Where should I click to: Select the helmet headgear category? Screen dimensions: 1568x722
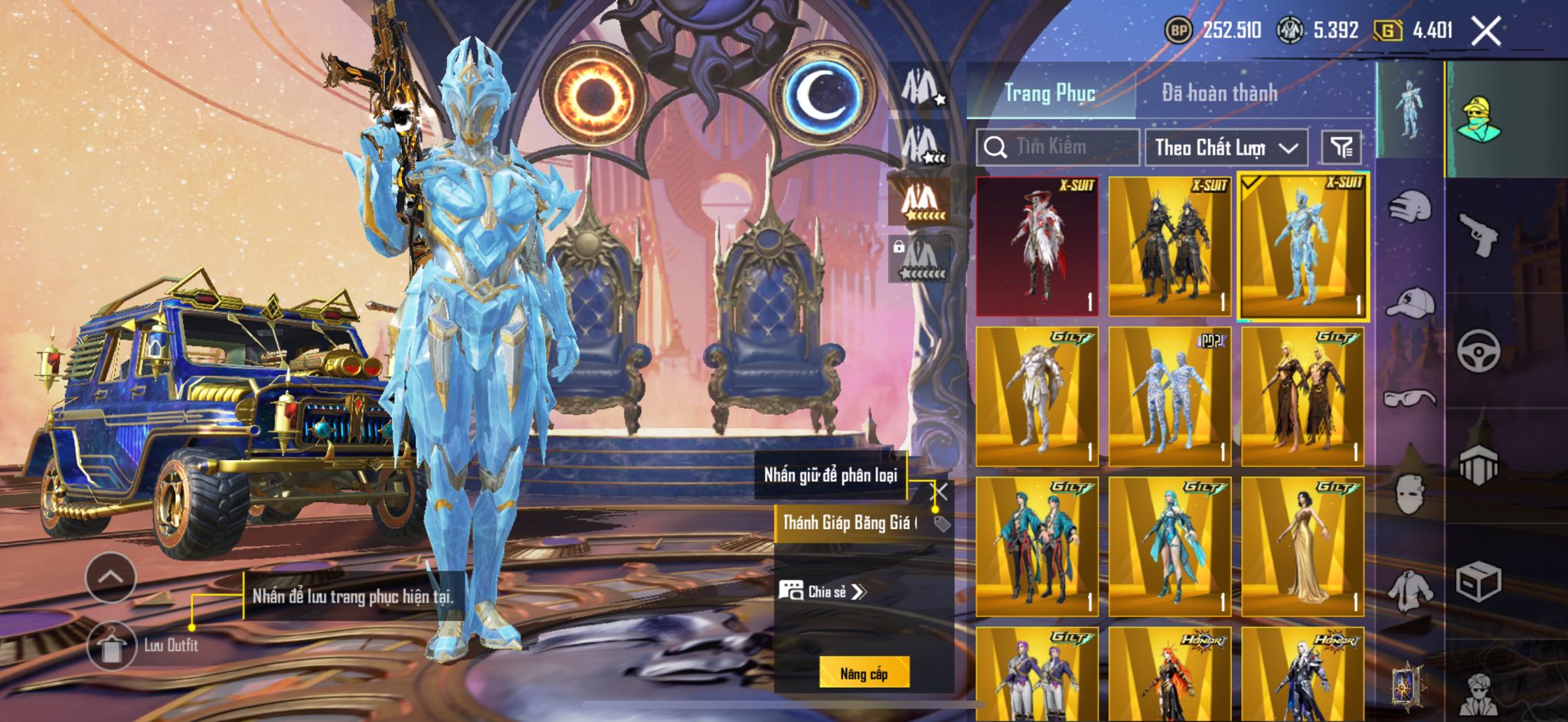point(1409,205)
